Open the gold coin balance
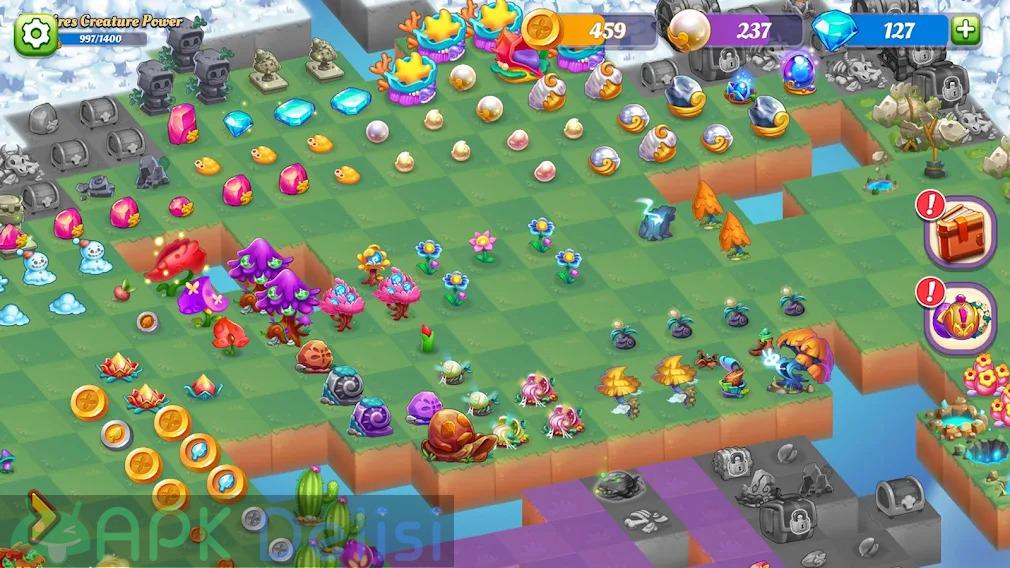The image size is (1010, 568). (x=590, y=31)
